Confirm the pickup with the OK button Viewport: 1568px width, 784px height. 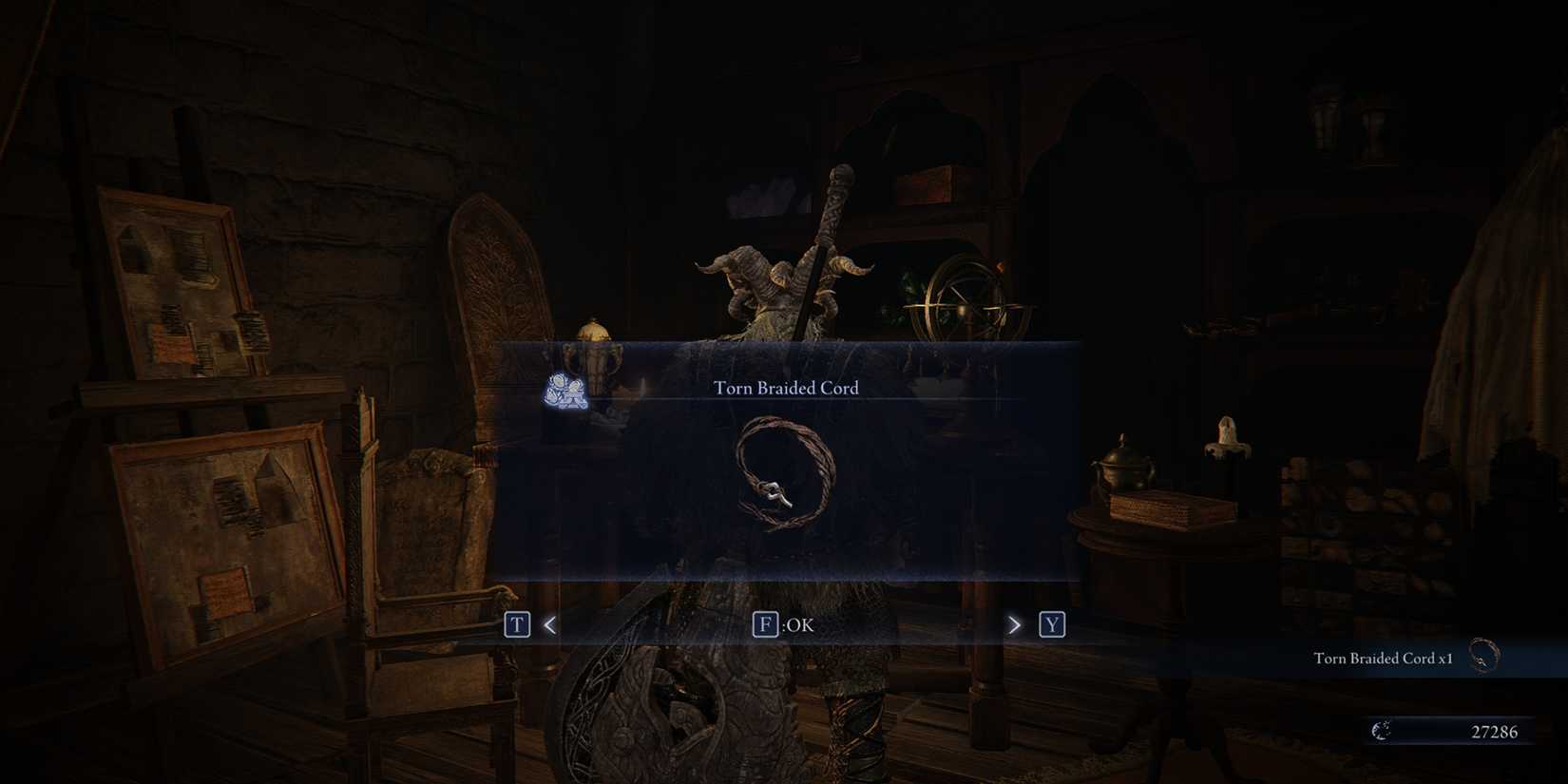click(784, 624)
